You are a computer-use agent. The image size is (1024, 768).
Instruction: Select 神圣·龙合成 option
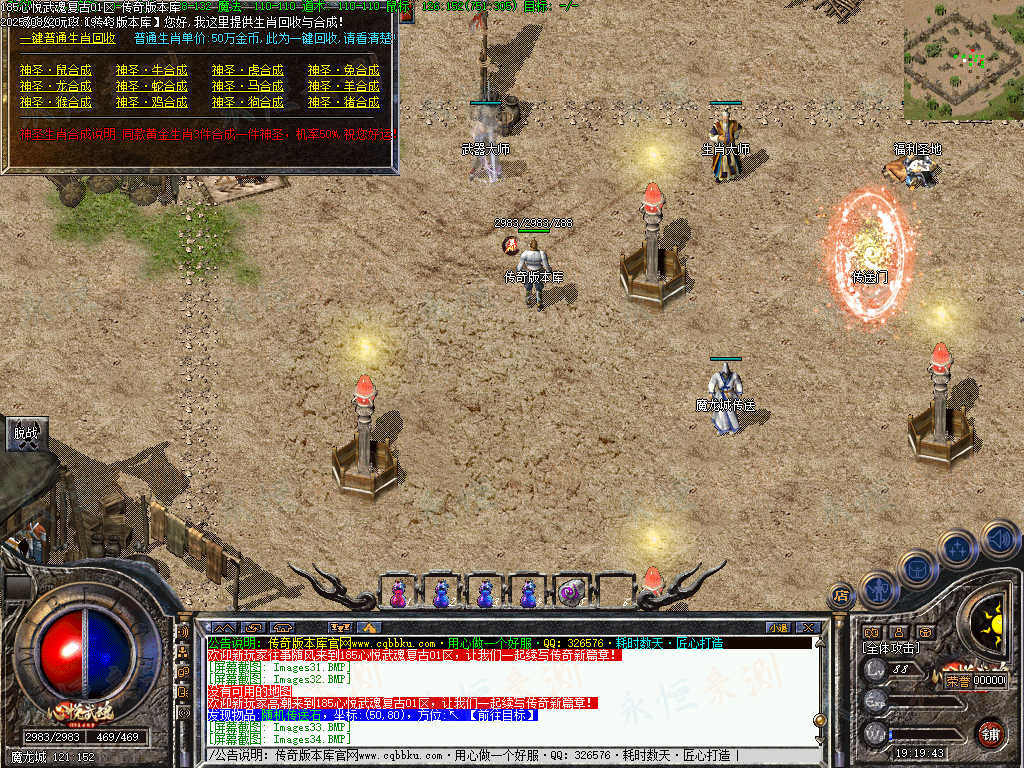[56, 86]
